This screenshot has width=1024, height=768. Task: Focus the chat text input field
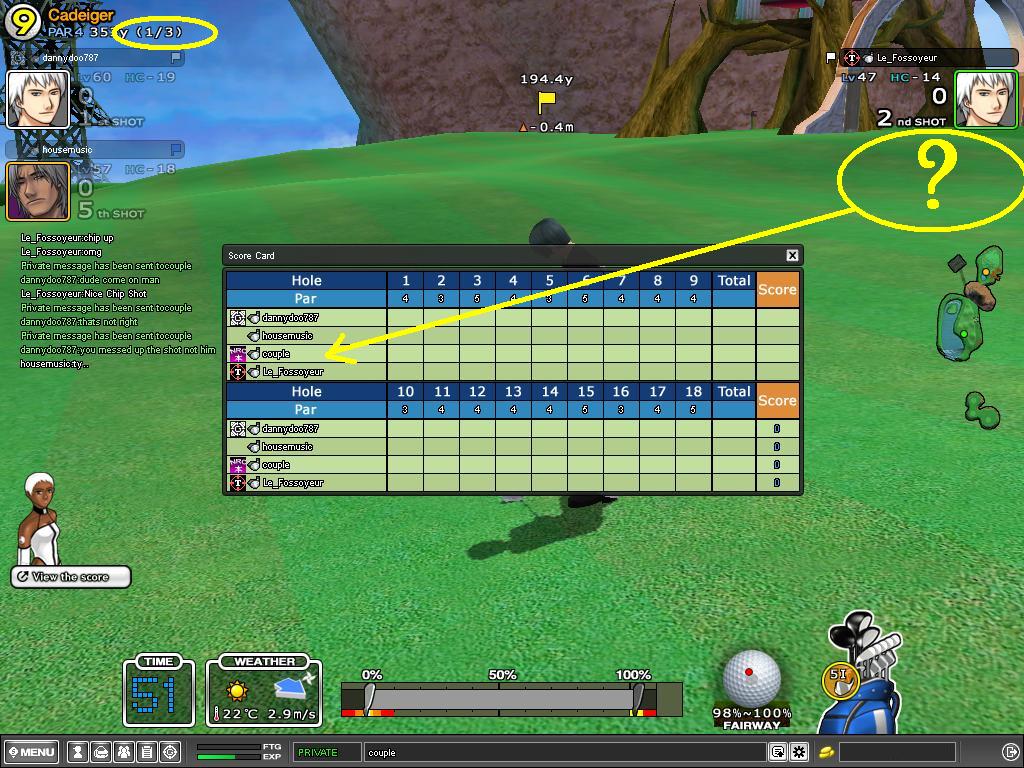coord(565,752)
